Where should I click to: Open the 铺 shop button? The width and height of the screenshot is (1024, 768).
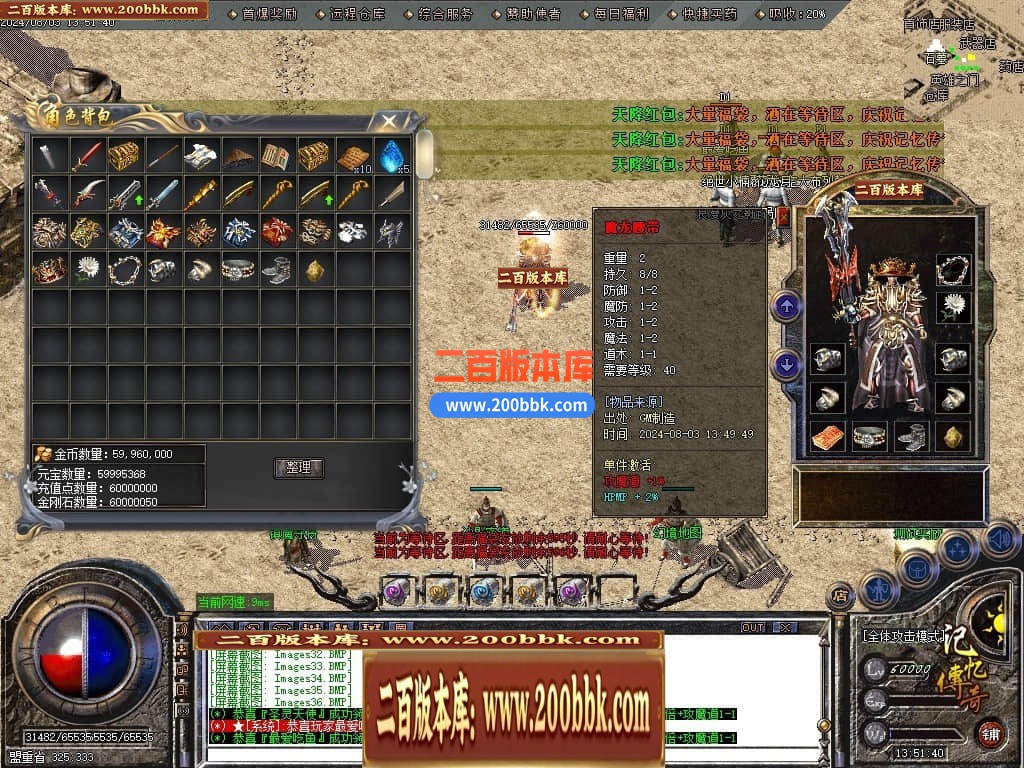(x=990, y=731)
